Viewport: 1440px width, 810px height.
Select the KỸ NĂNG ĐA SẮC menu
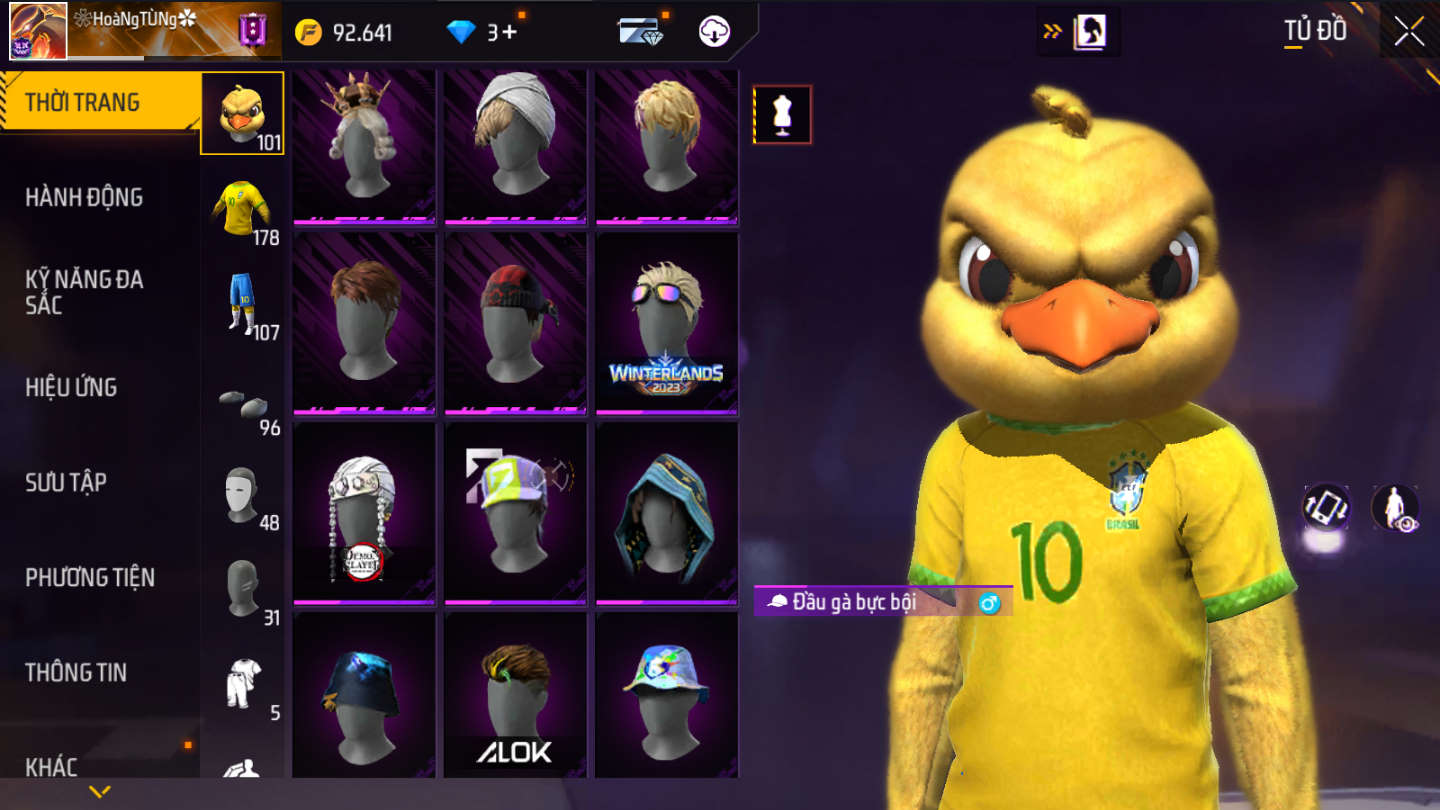pos(84,292)
